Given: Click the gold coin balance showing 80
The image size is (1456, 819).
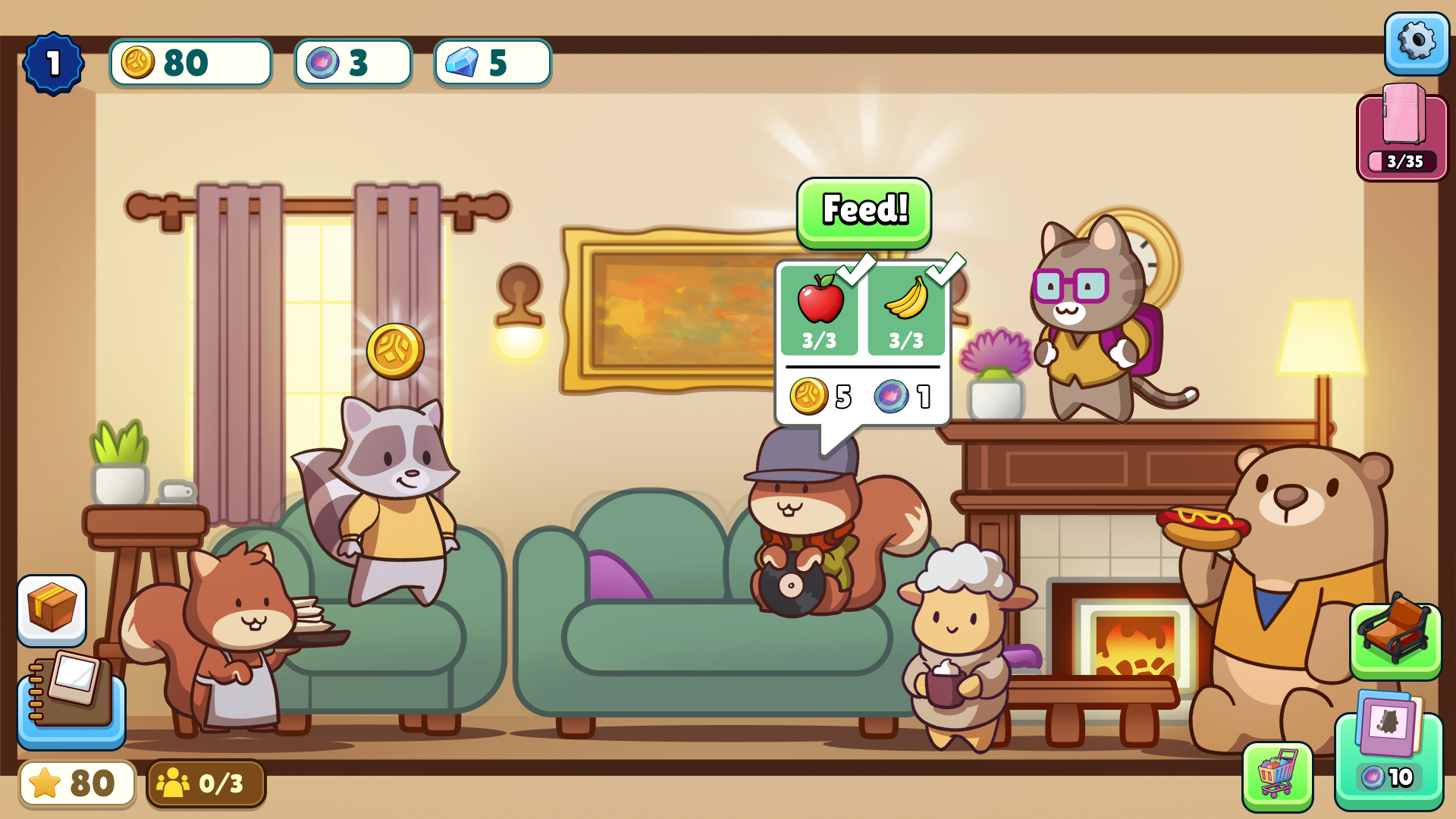Looking at the screenshot, I should [190, 63].
